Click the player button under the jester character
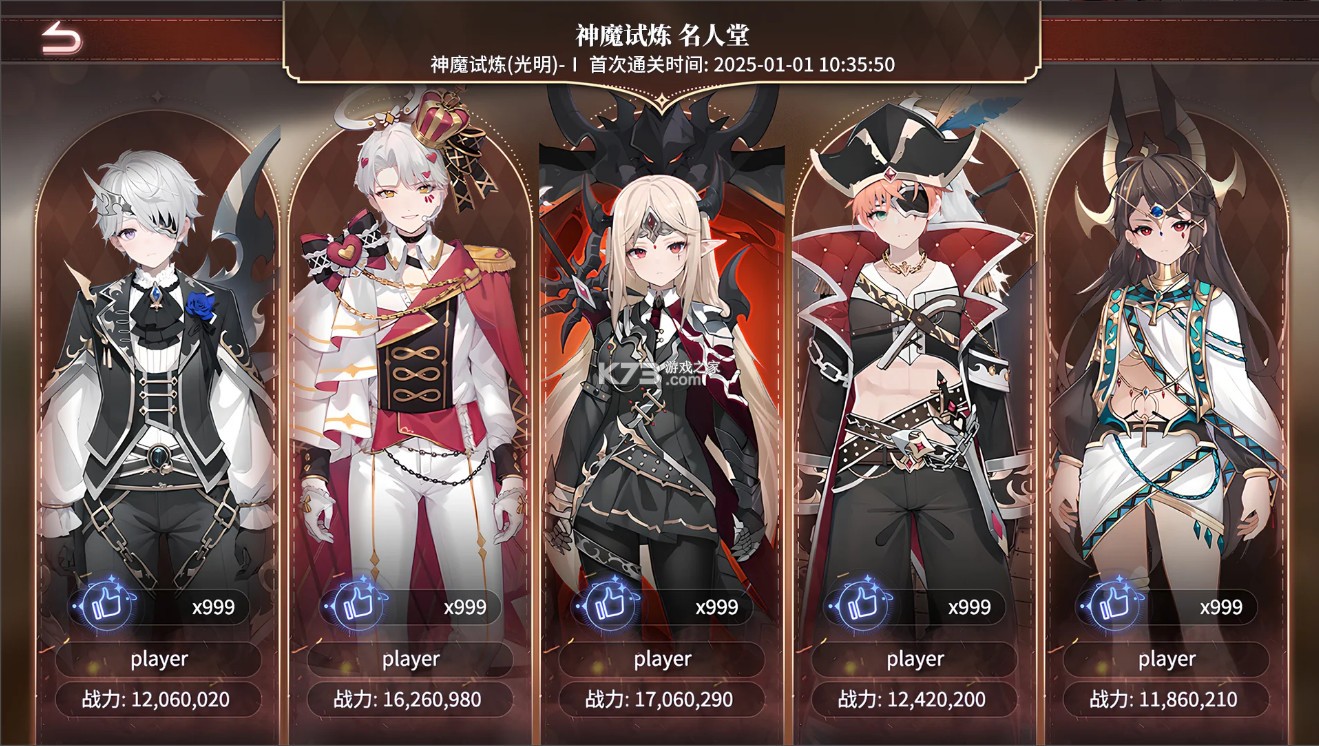The height and width of the screenshot is (746, 1319). [411, 659]
